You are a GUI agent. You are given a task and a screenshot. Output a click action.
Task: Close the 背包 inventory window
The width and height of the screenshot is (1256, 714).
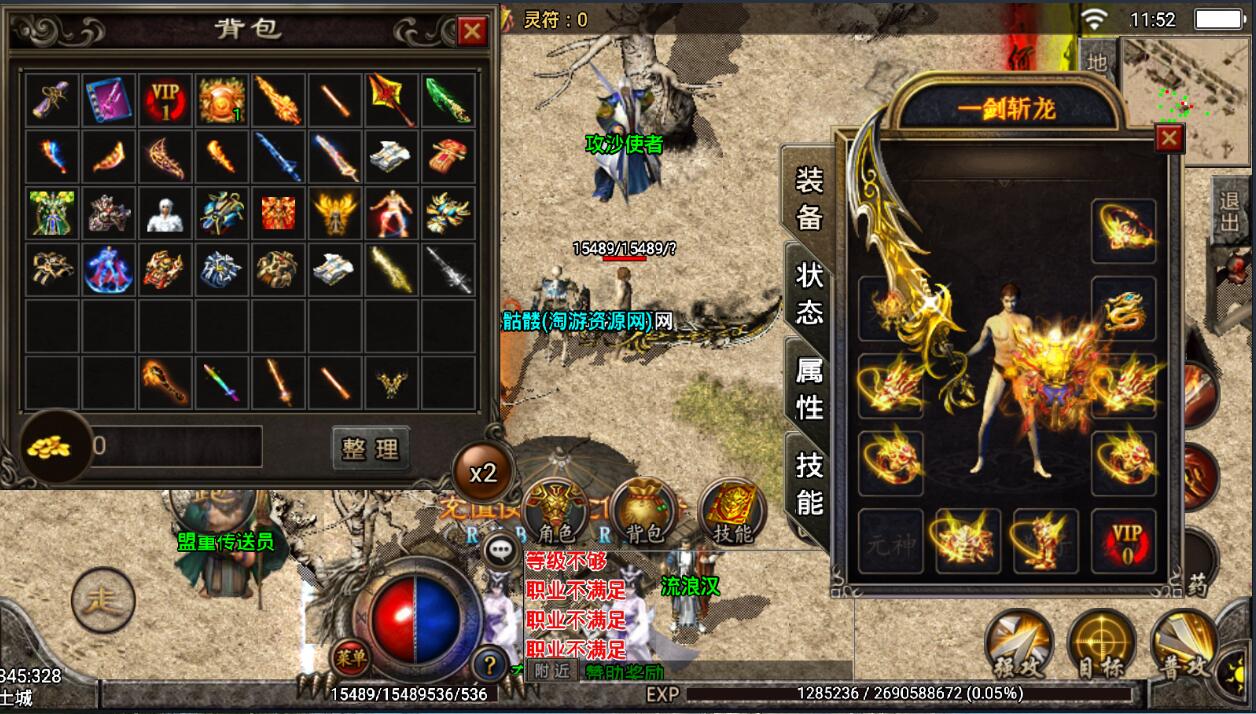pos(472,32)
